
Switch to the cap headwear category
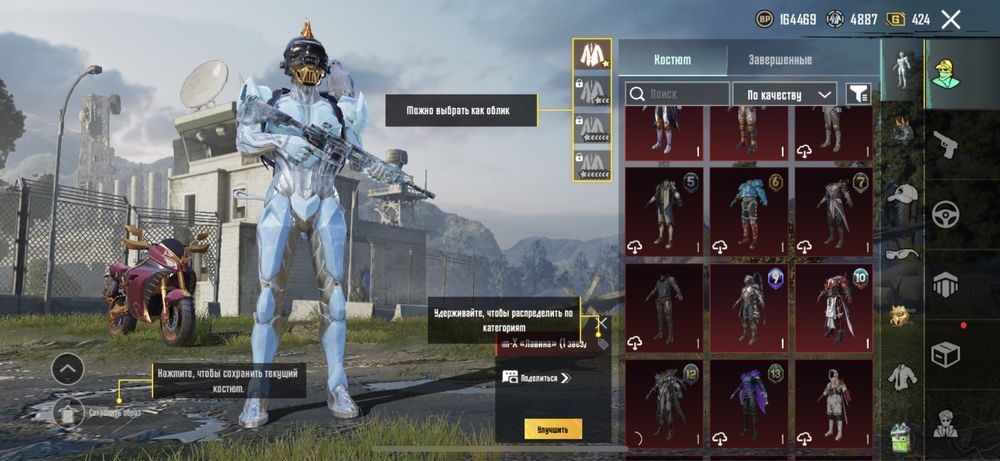coord(903,196)
